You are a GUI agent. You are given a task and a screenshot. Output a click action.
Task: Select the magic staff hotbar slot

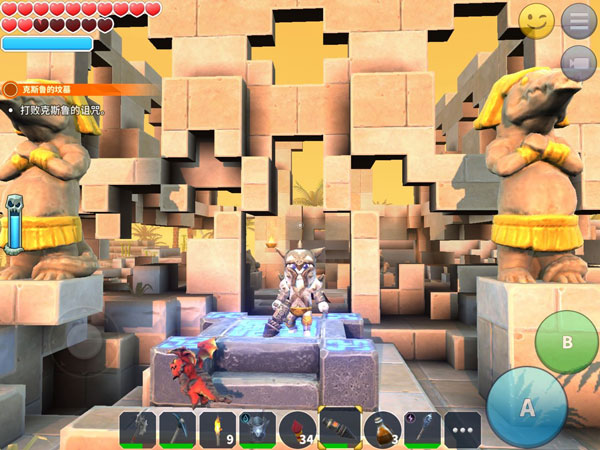coord(421,430)
